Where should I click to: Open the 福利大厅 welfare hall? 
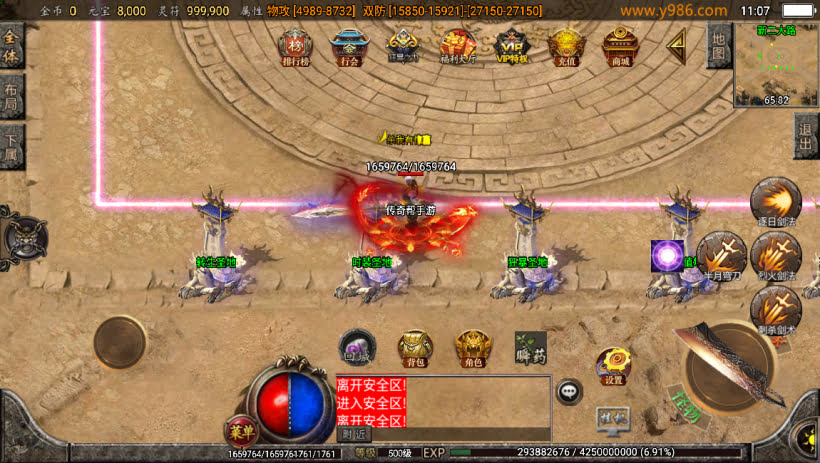click(458, 47)
